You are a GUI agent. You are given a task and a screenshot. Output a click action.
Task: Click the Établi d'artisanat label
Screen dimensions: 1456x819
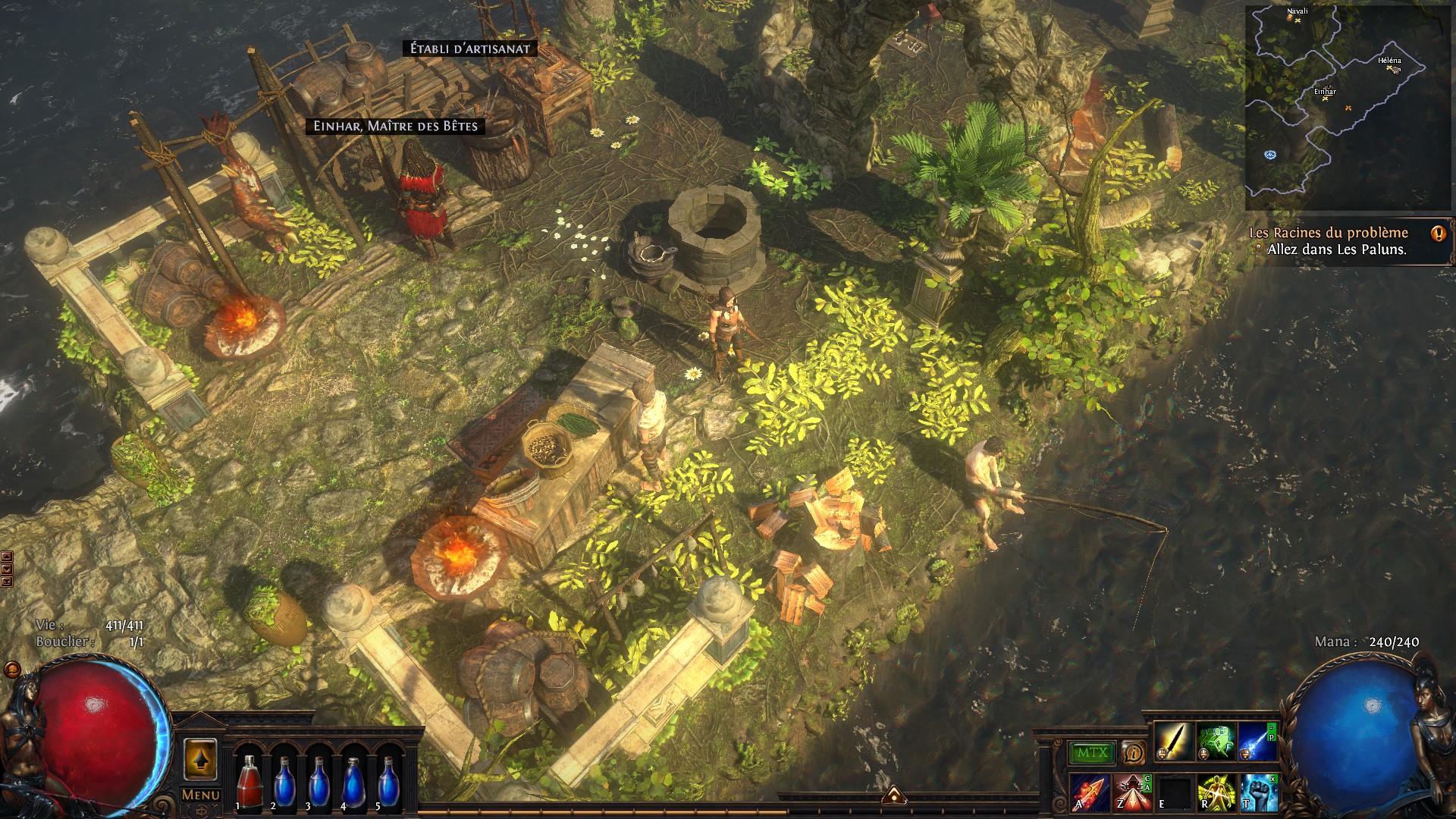470,49
